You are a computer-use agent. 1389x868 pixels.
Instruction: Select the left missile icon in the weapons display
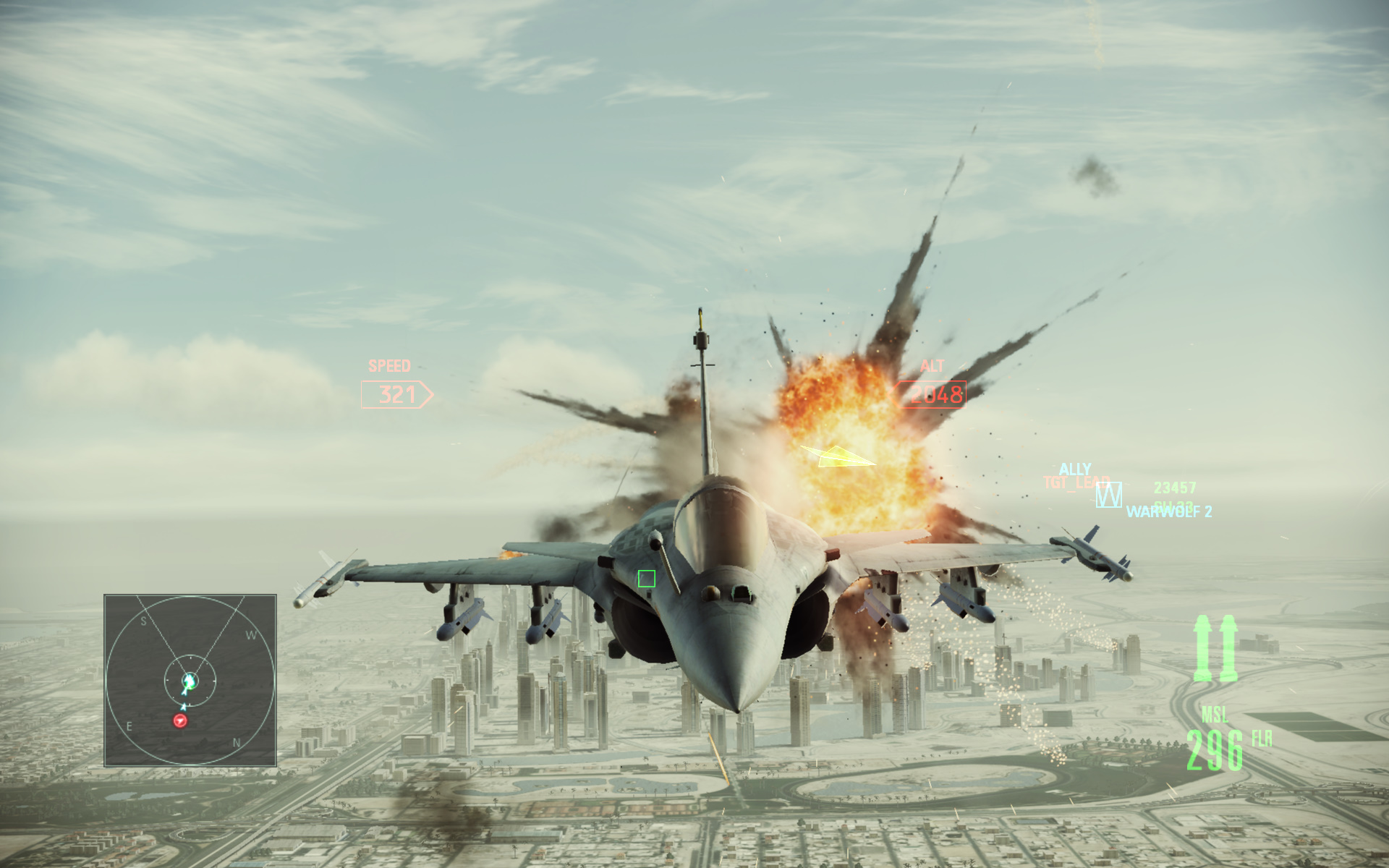pos(1203,648)
